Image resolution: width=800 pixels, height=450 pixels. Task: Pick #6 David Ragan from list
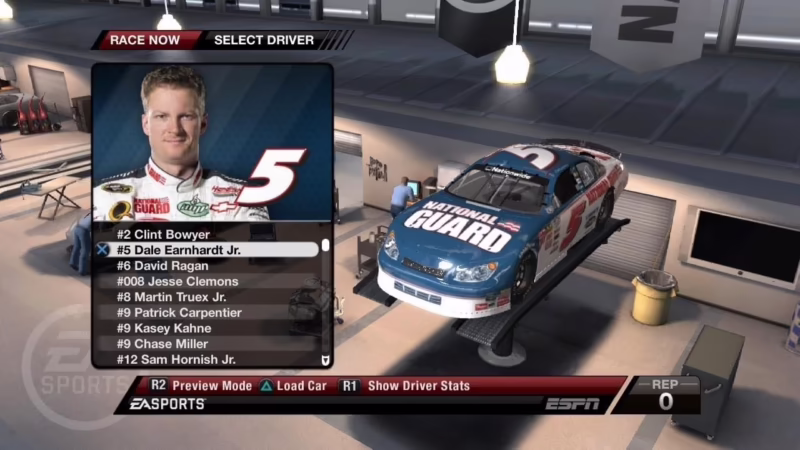click(163, 266)
